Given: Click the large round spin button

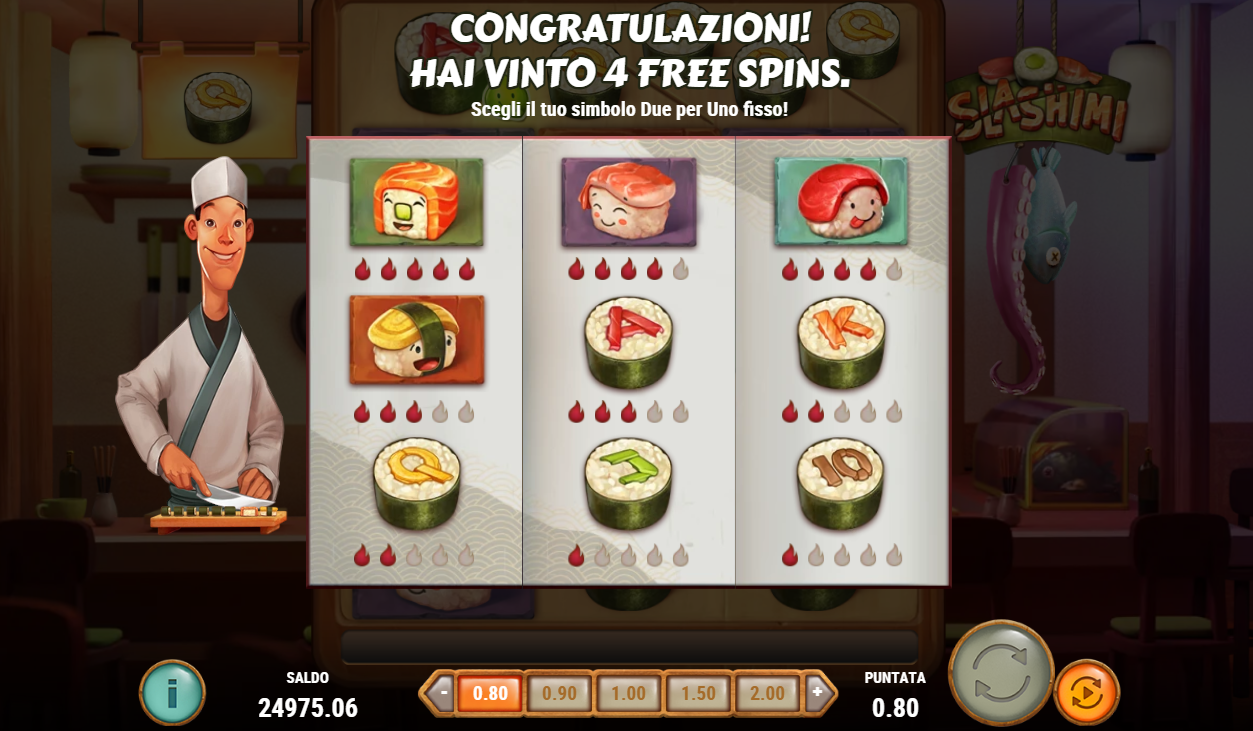Looking at the screenshot, I should pos(1000,672).
